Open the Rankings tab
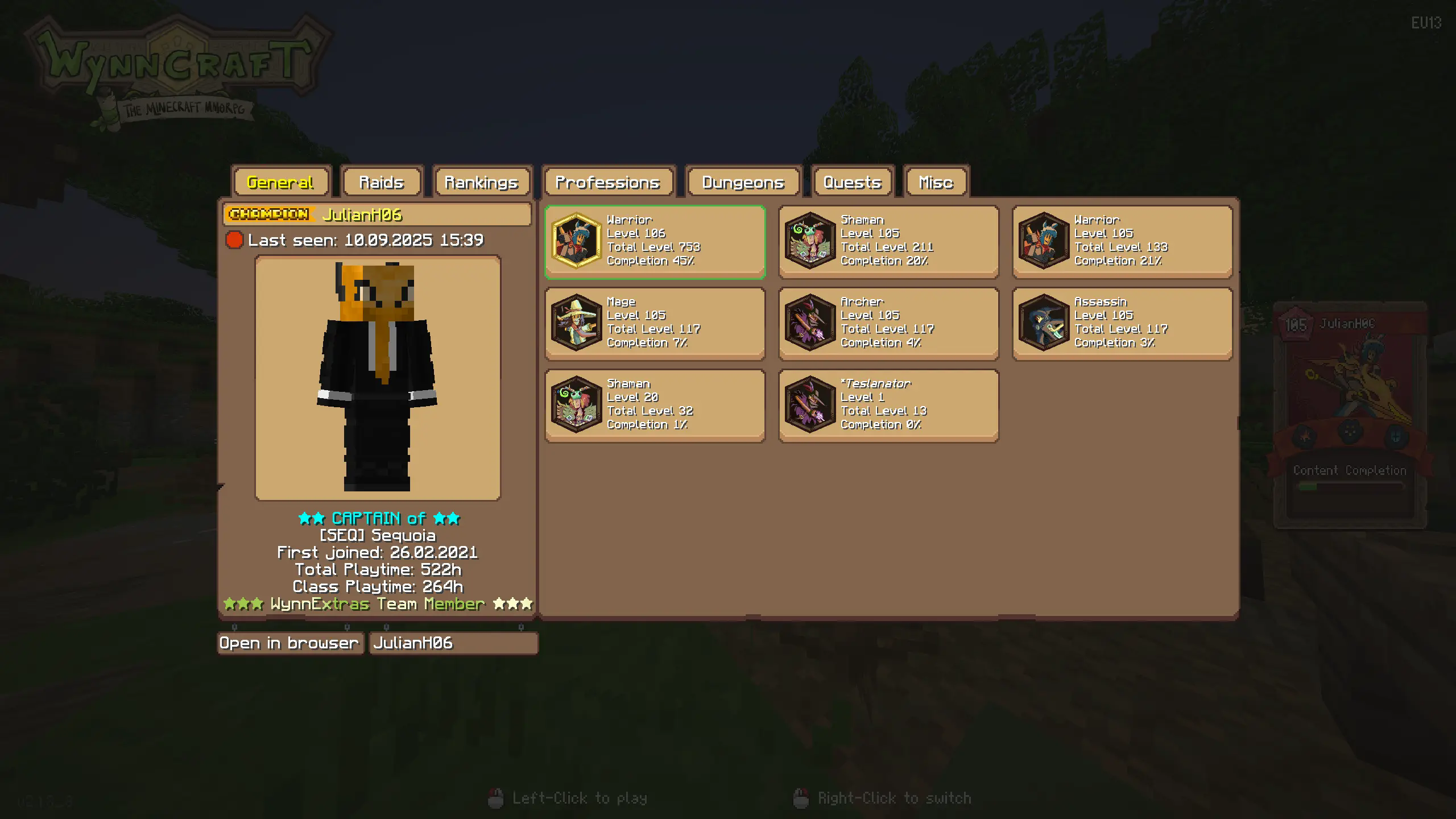This screenshot has width=1456, height=819. click(481, 183)
